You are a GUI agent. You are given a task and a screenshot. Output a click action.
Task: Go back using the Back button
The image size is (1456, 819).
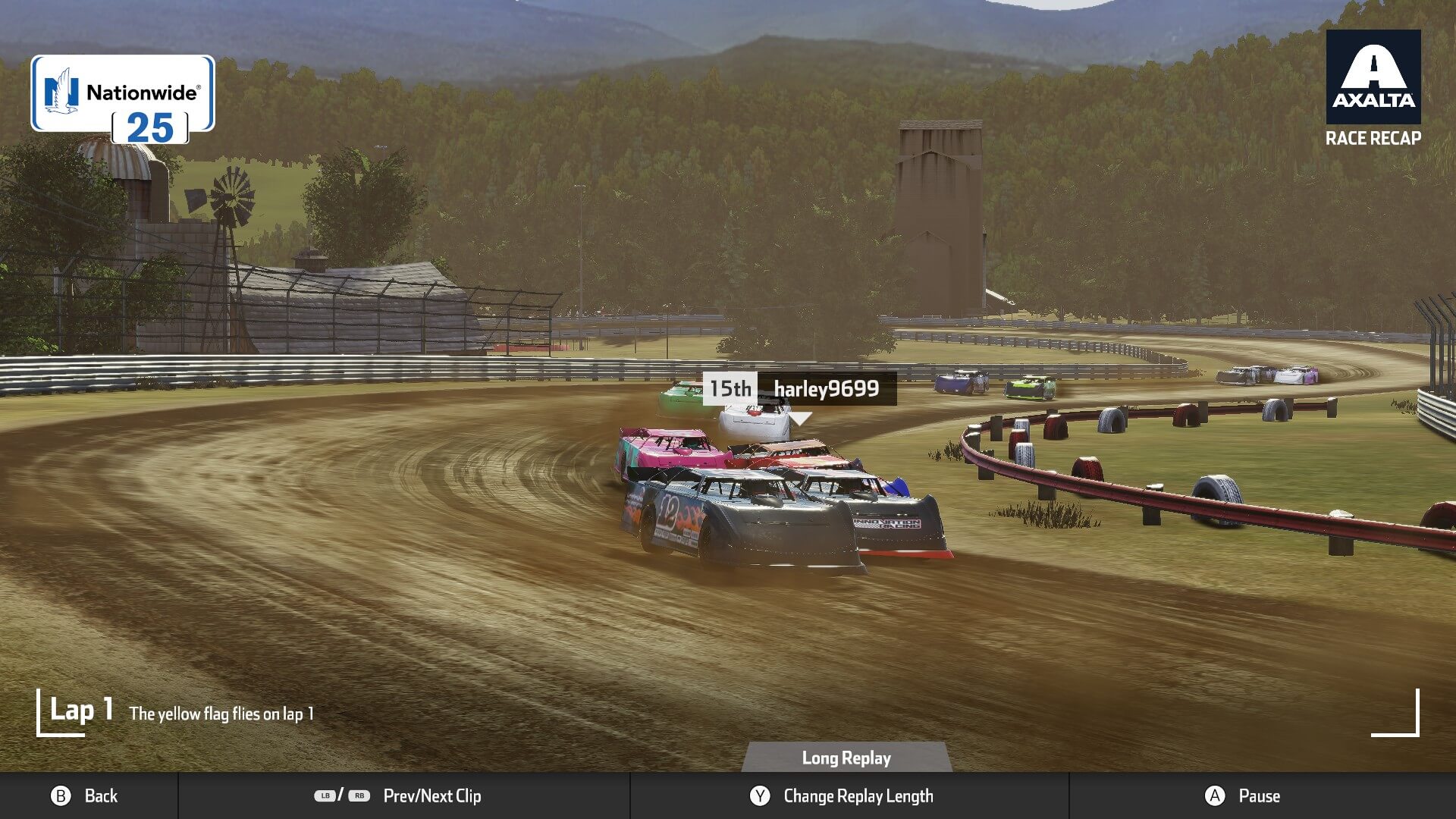coord(85,795)
